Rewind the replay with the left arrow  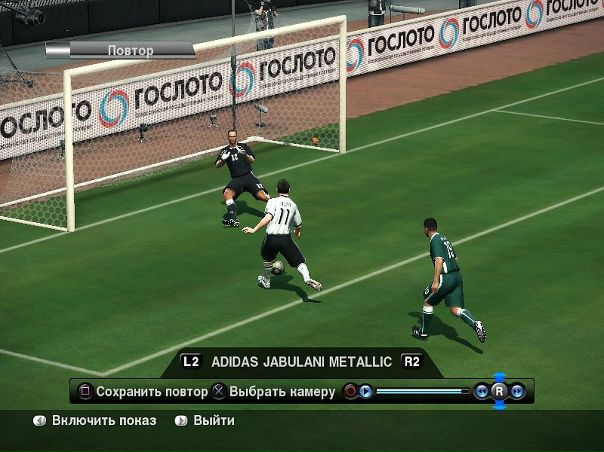click(x=482, y=391)
